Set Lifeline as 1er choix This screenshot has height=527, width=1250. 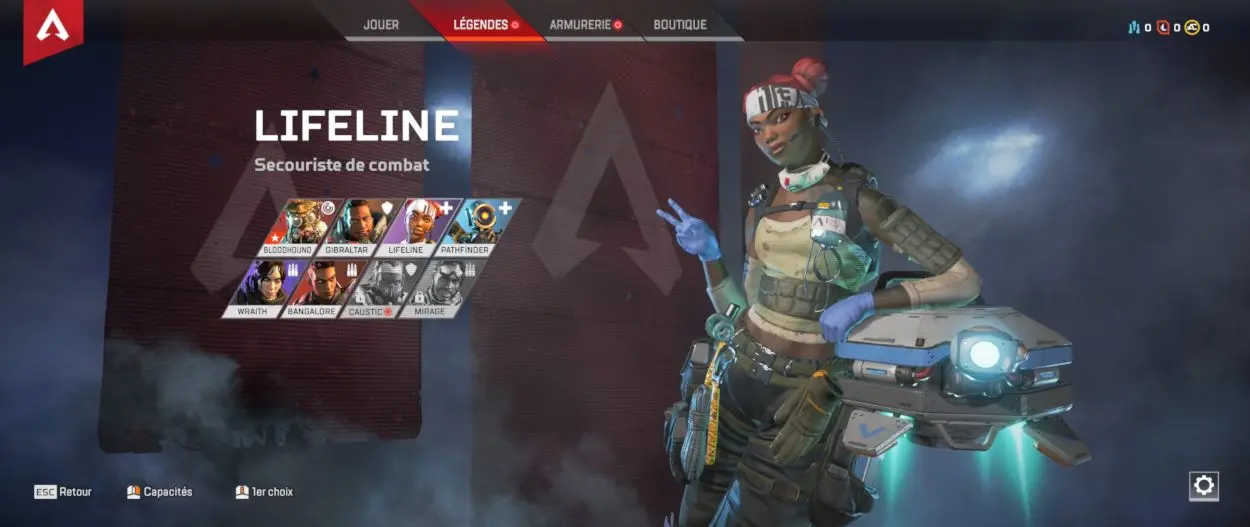264,492
